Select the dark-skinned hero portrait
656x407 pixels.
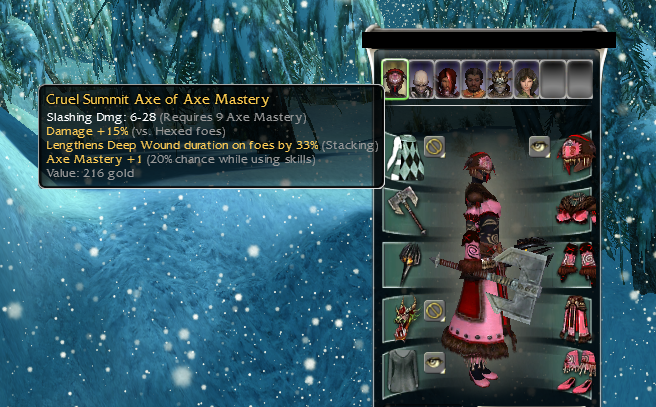(474, 79)
